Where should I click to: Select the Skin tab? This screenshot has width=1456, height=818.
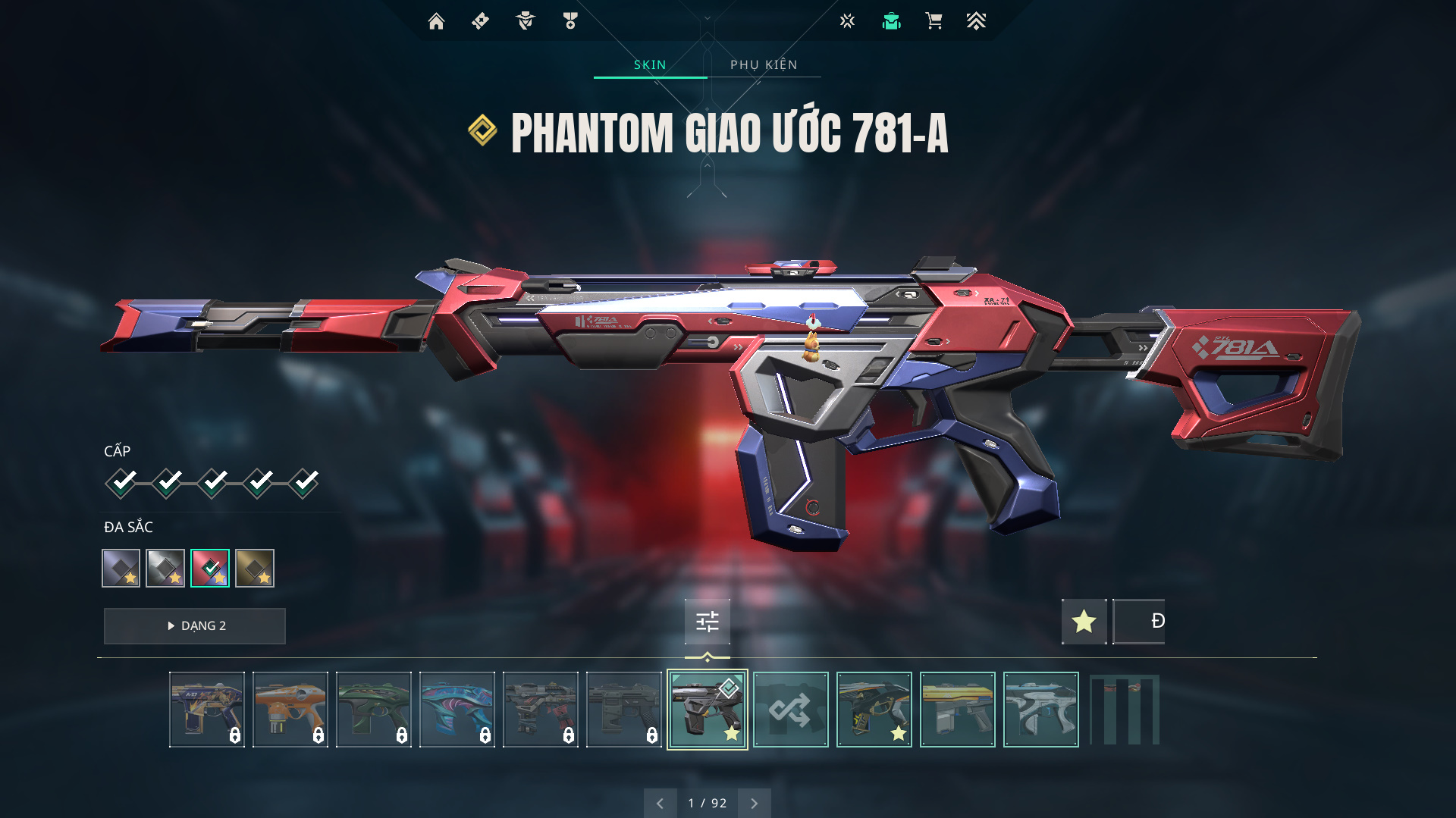click(650, 65)
